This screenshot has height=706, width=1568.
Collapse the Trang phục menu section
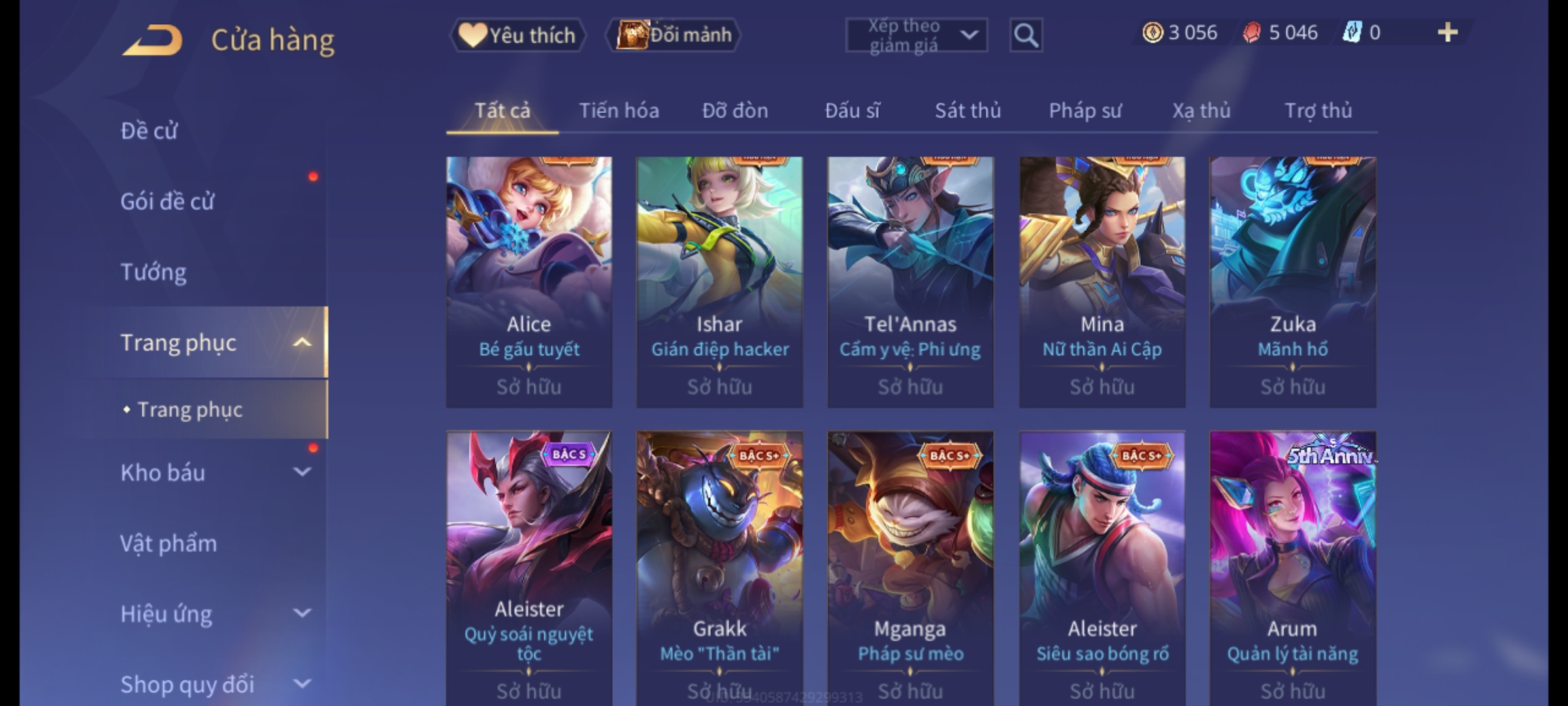301,343
